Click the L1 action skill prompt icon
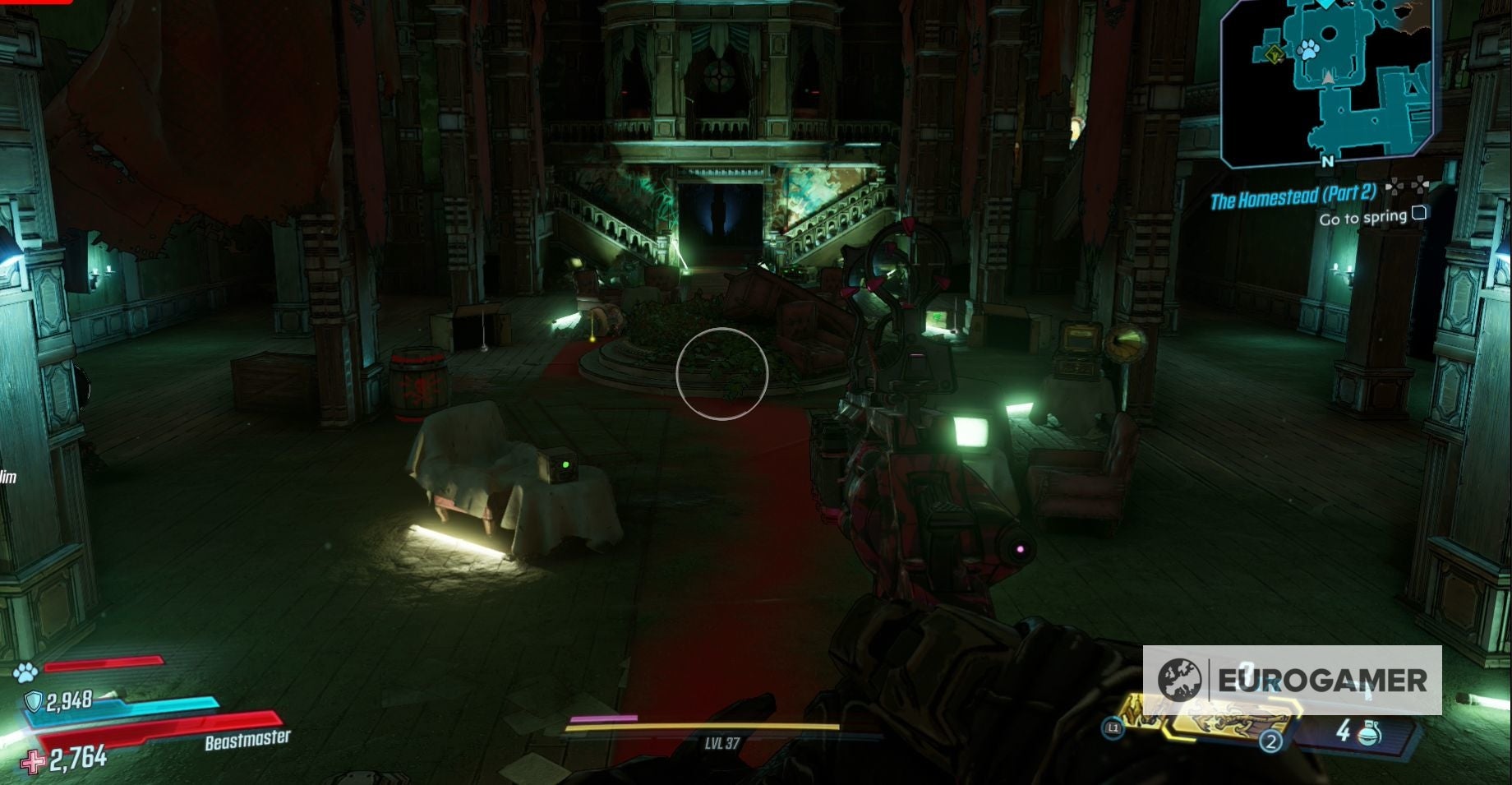The height and width of the screenshot is (785, 1512). (1113, 727)
